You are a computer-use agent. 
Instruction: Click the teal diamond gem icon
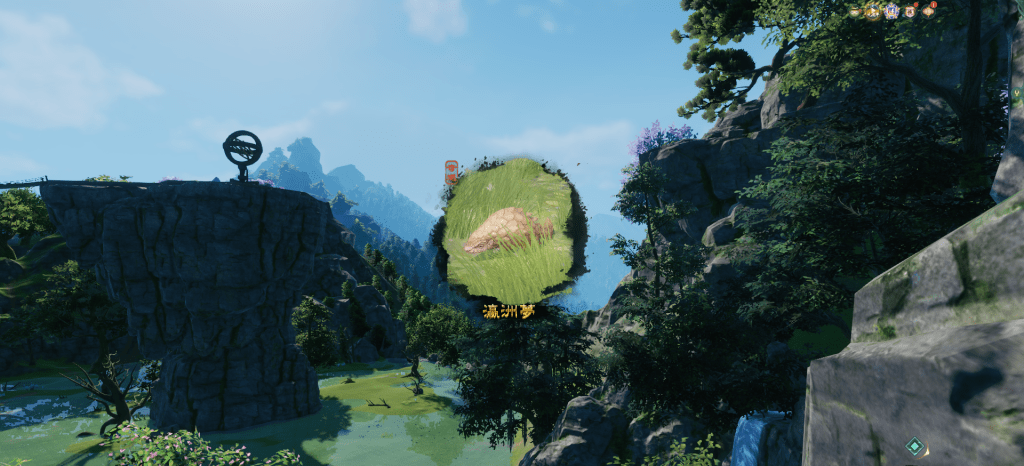click(x=915, y=446)
